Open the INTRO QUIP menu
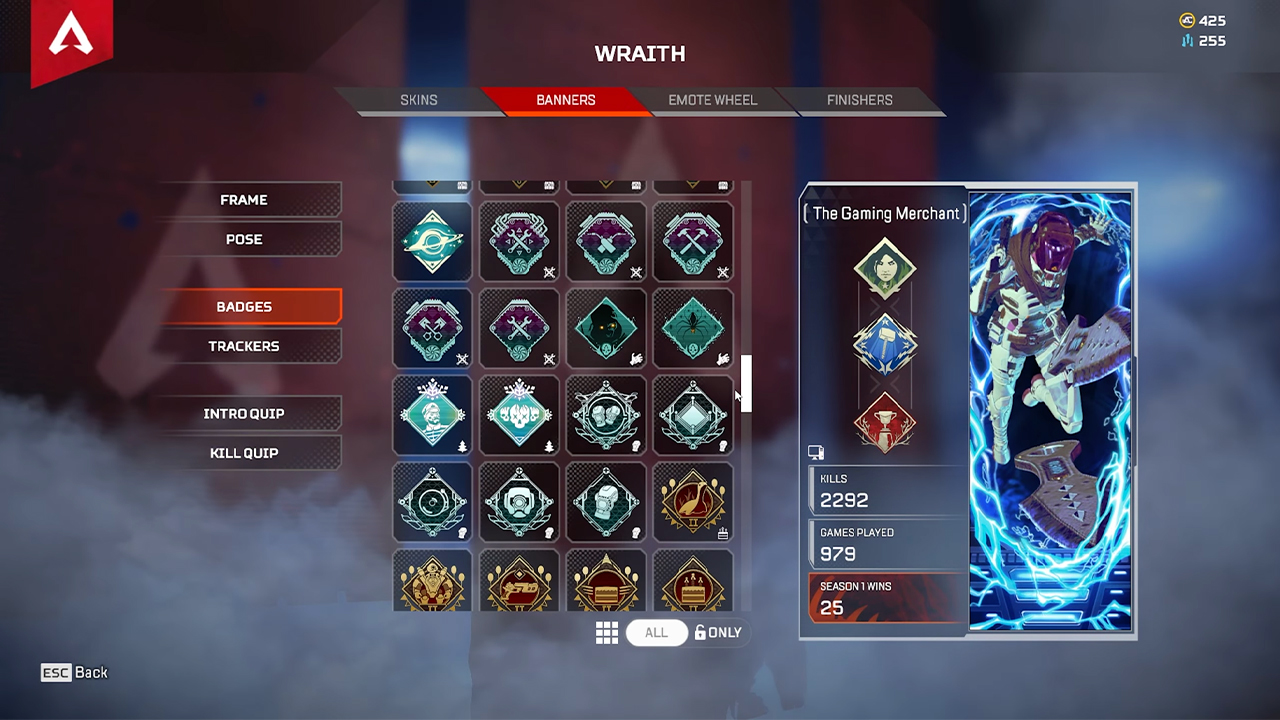The height and width of the screenshot is (720, 1280). pyautogui.click(x=244, y=412)
